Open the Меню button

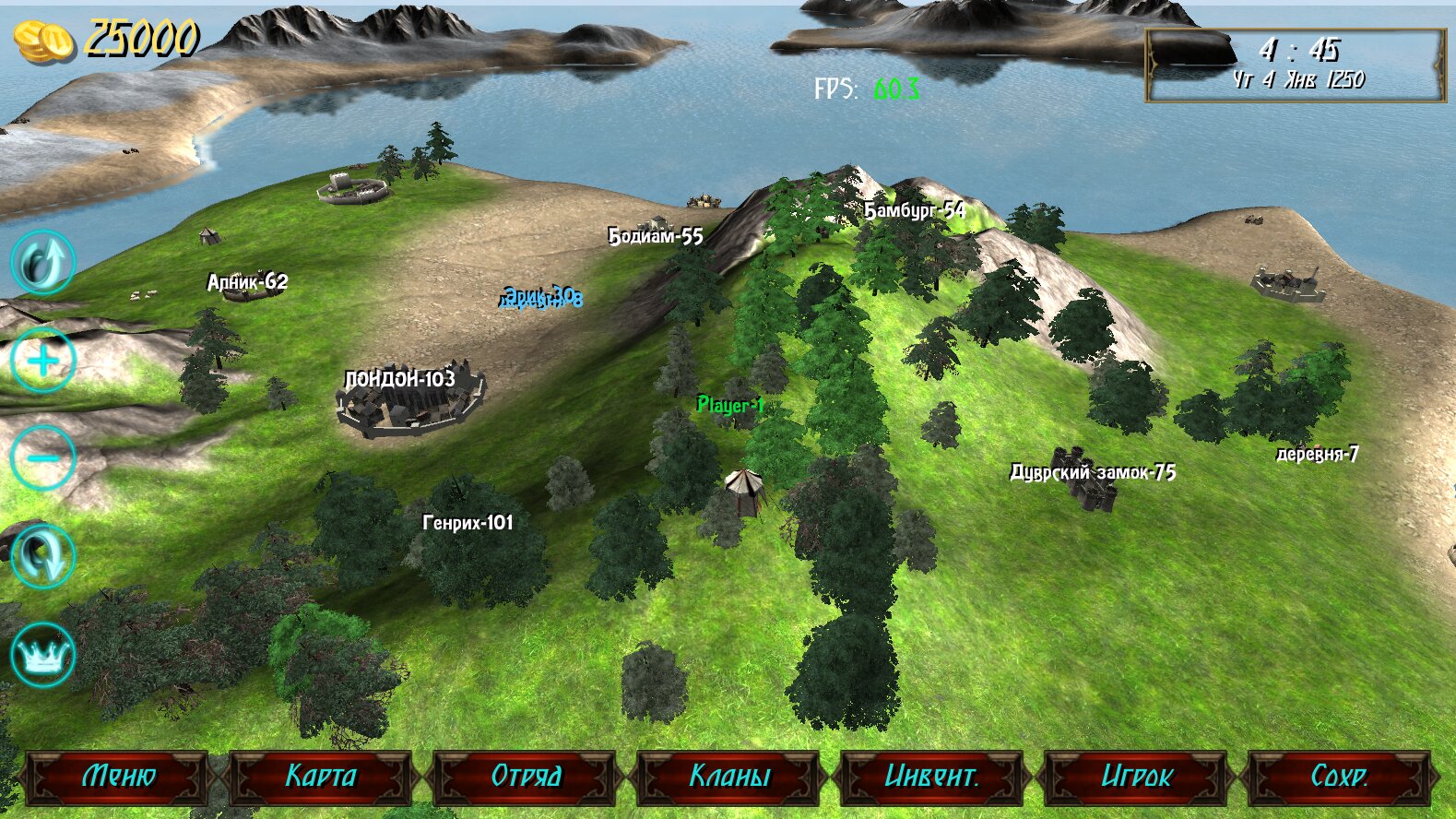(118, 777)
